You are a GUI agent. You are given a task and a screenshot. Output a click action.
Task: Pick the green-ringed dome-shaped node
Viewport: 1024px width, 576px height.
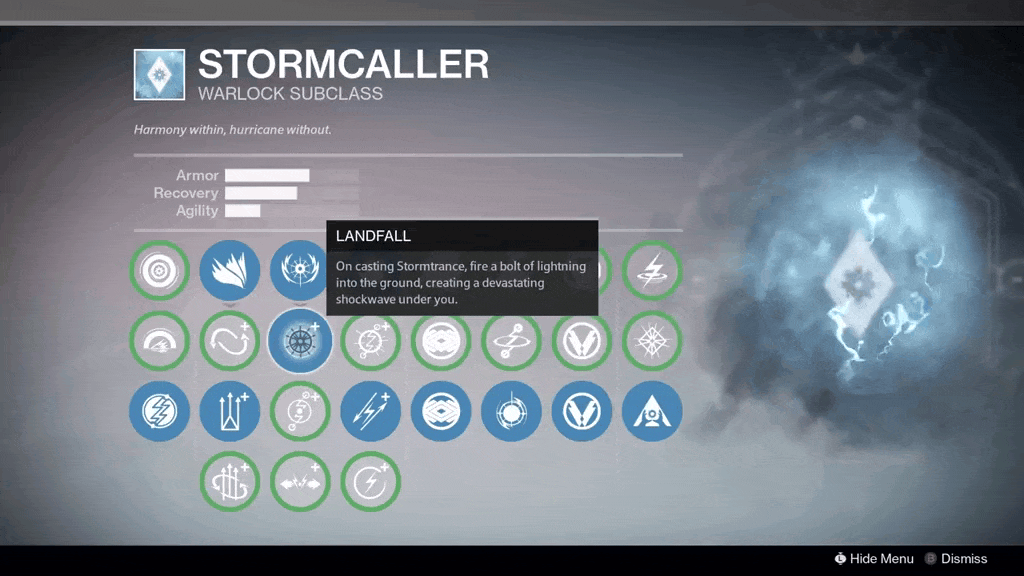point(159,341)
